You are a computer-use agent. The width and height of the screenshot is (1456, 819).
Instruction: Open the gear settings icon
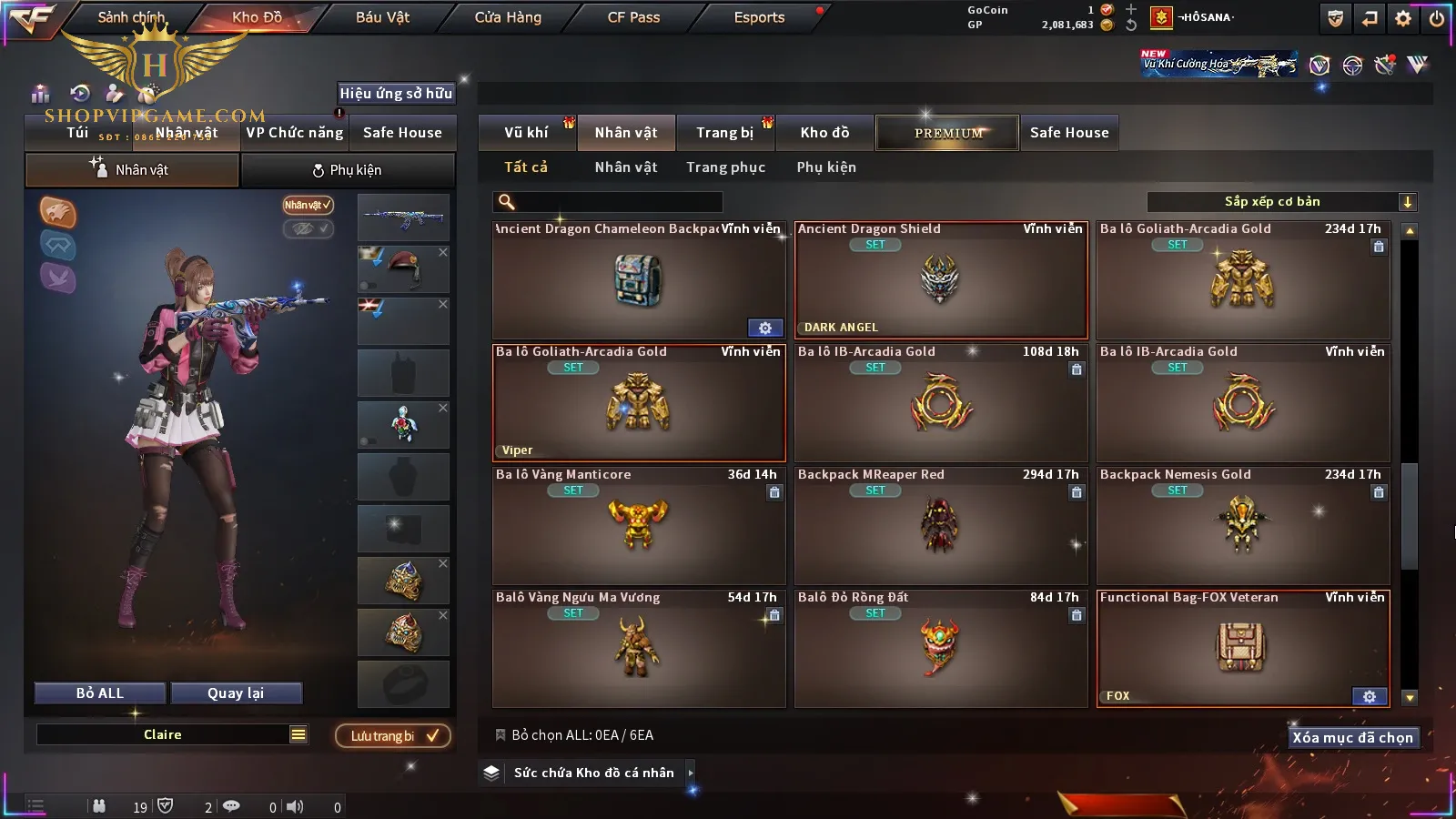tap(1403, 18)
